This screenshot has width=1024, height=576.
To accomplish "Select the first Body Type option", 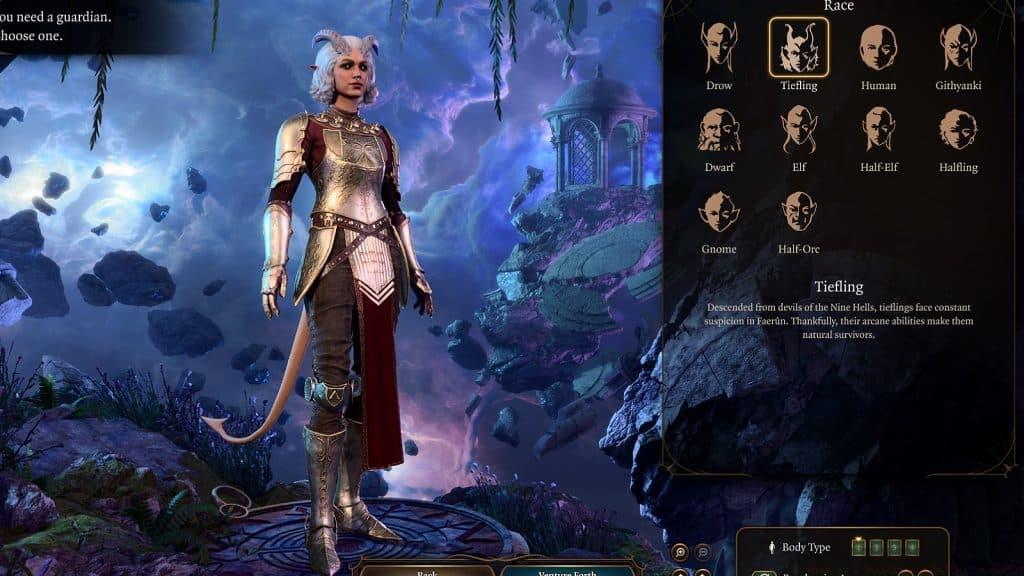I will 858,547.
